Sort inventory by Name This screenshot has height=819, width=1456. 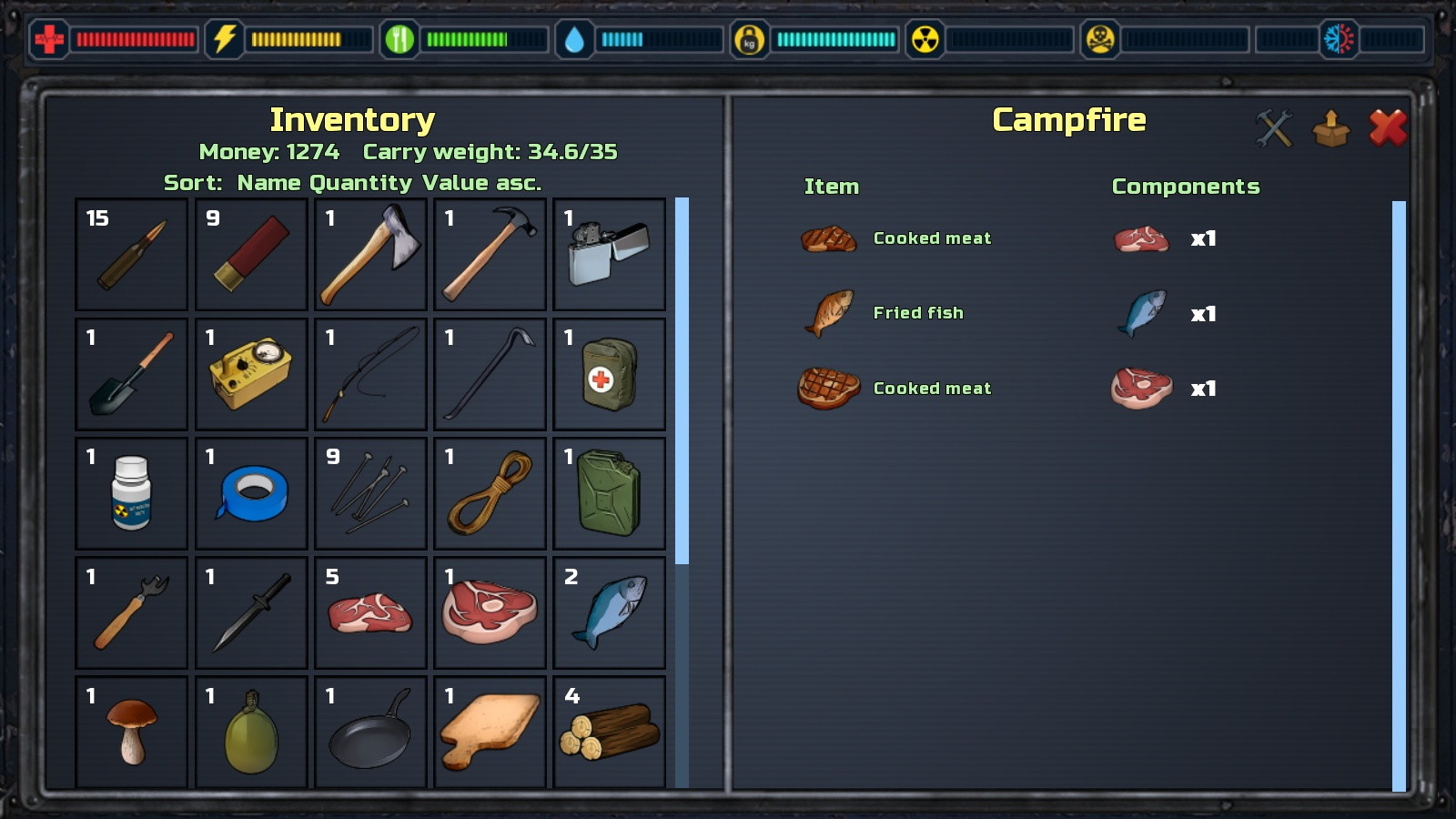[267, 182]
